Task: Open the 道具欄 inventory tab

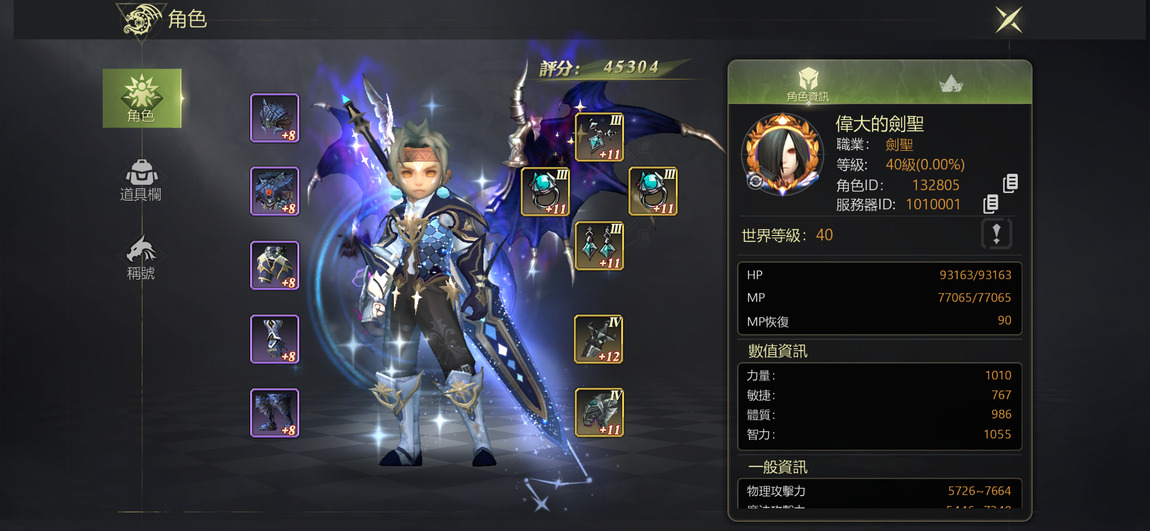Action: coord(141,181)
